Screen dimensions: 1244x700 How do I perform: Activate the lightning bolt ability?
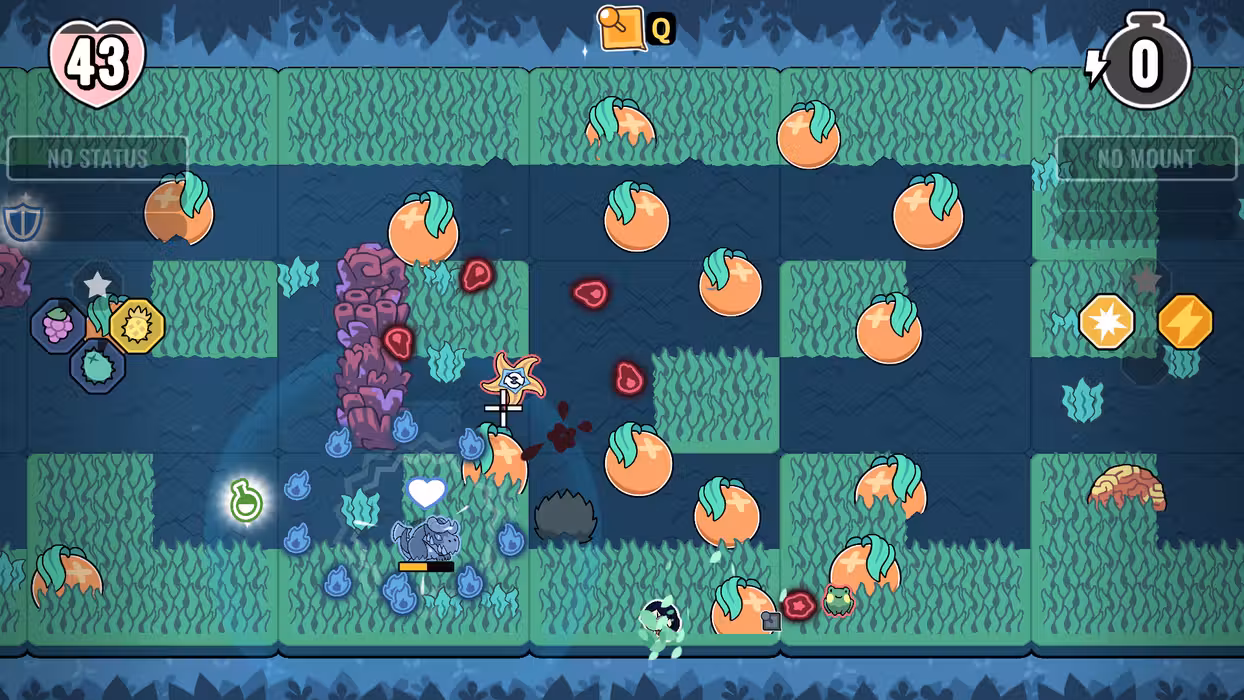pyautogui.click(x=1185, y=322)
